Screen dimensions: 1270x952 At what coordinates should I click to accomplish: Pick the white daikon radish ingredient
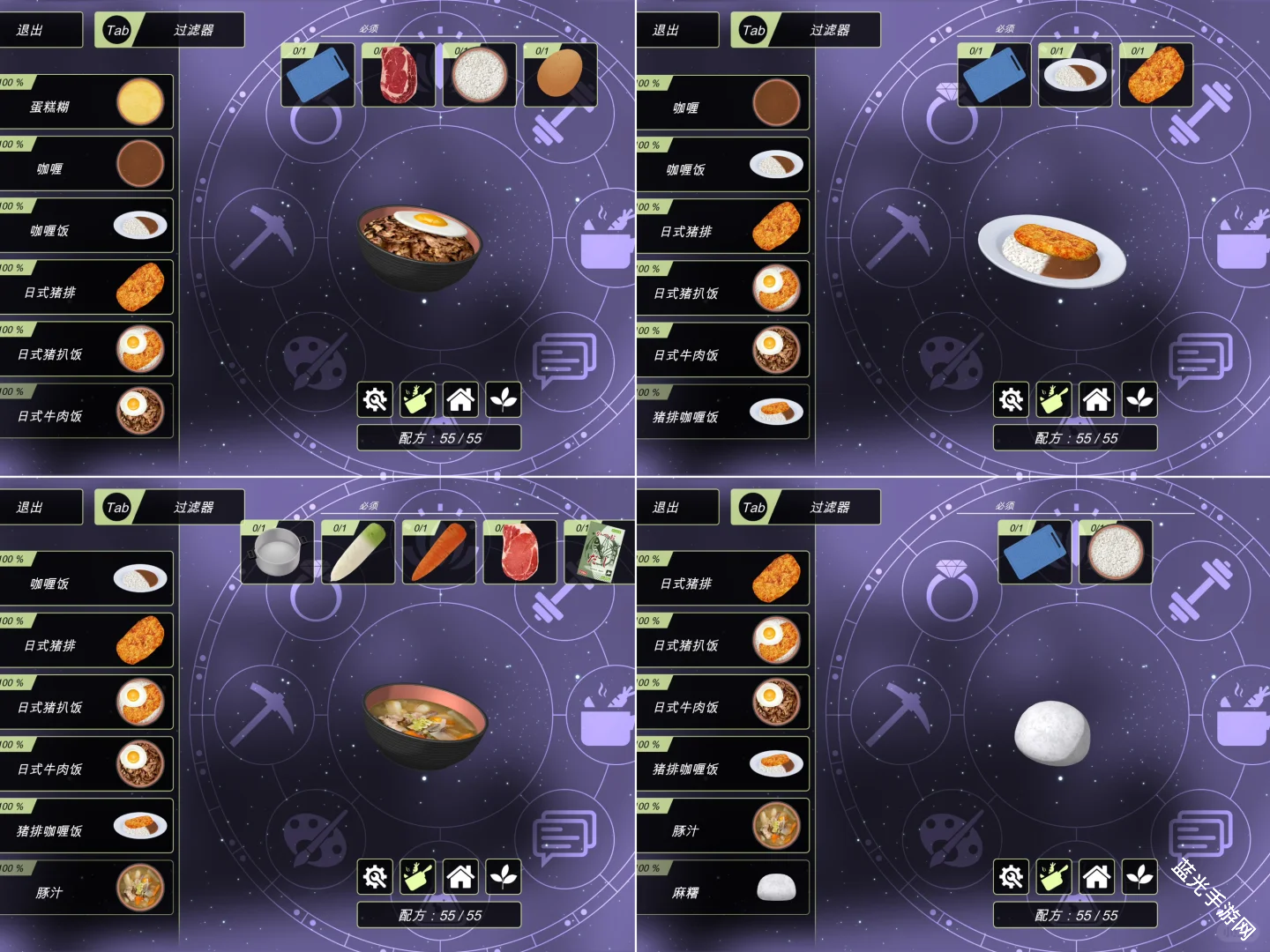pos(357,553)
